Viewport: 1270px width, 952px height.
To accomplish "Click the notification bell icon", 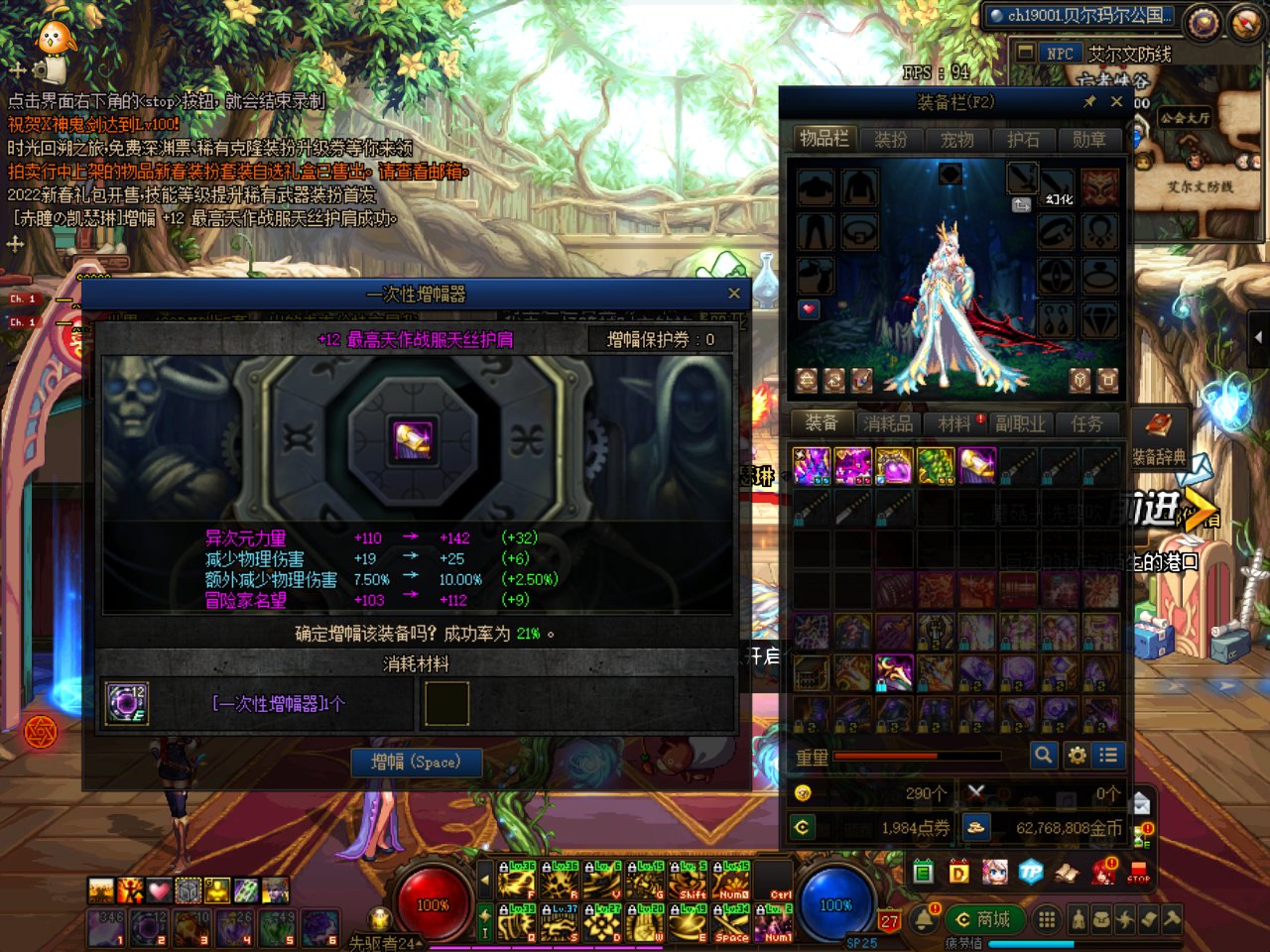I will tap(925, 918).
